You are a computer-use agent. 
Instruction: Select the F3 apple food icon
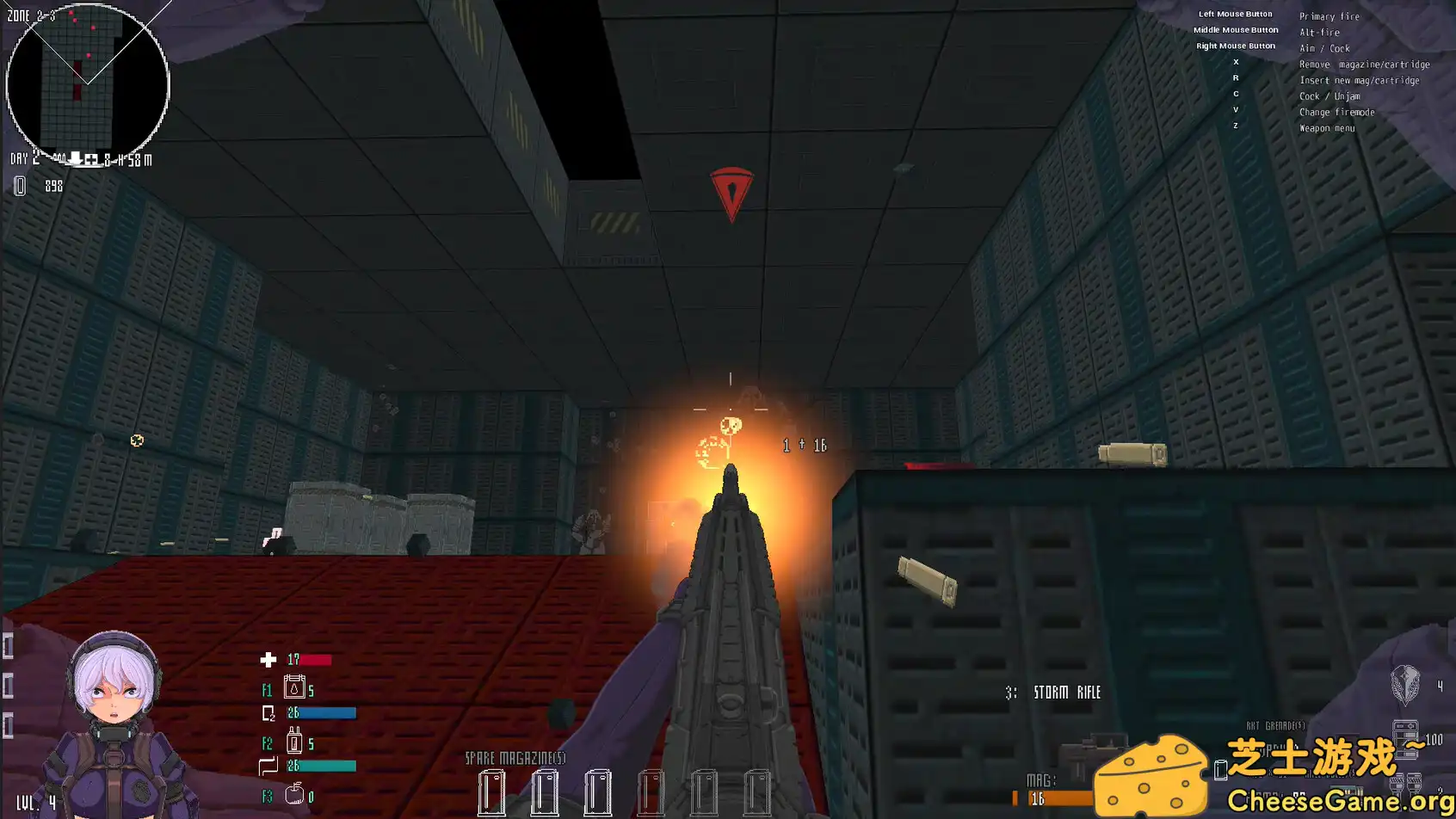coord(293,794)
